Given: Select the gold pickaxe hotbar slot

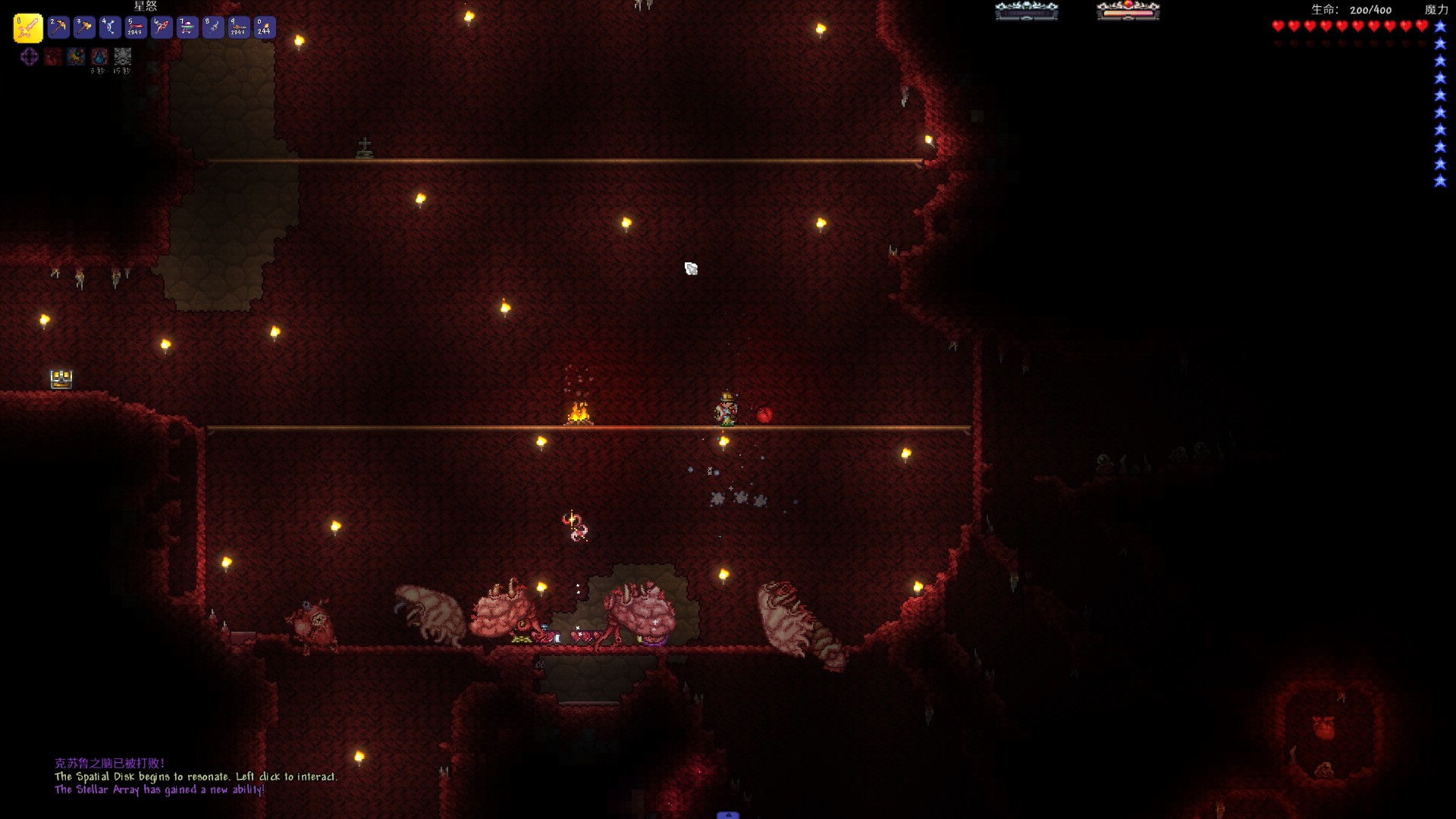Looking at the screenshot, I should coord(58,28).
